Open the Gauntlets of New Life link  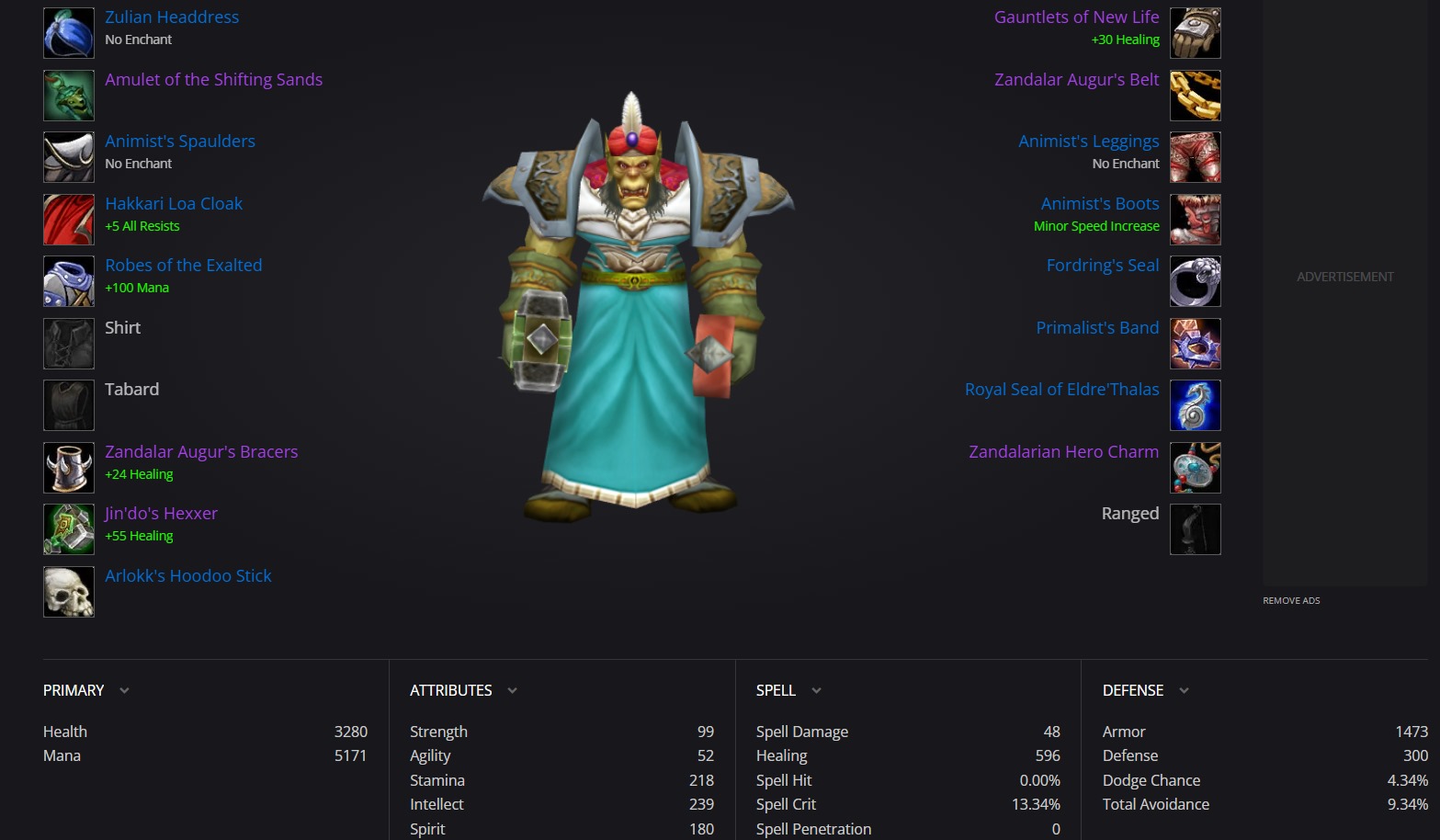[1076, 17]
